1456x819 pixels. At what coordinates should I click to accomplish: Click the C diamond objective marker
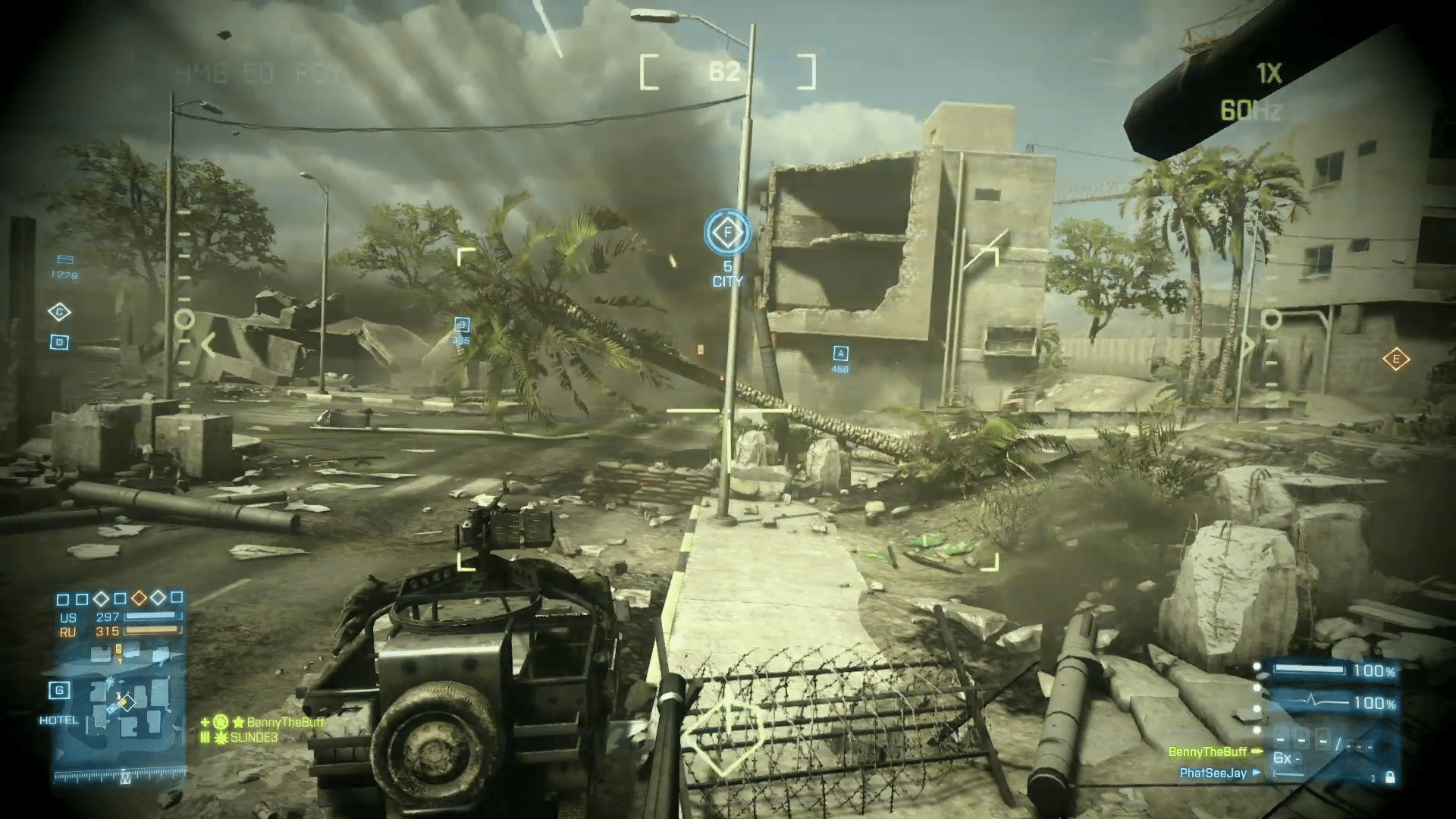coord(59,312)
